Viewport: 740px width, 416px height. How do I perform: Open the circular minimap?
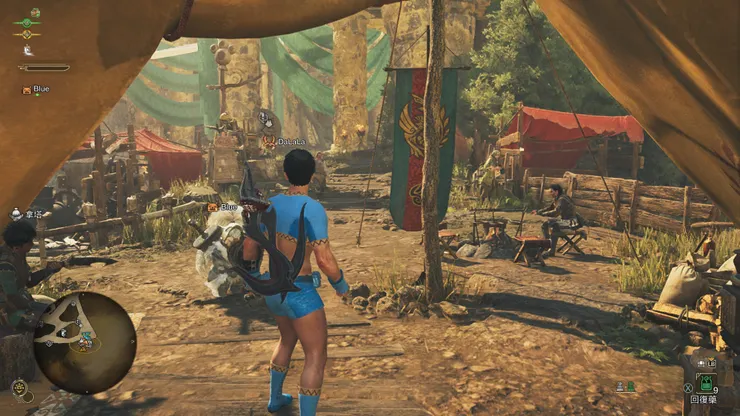point(84,343)
